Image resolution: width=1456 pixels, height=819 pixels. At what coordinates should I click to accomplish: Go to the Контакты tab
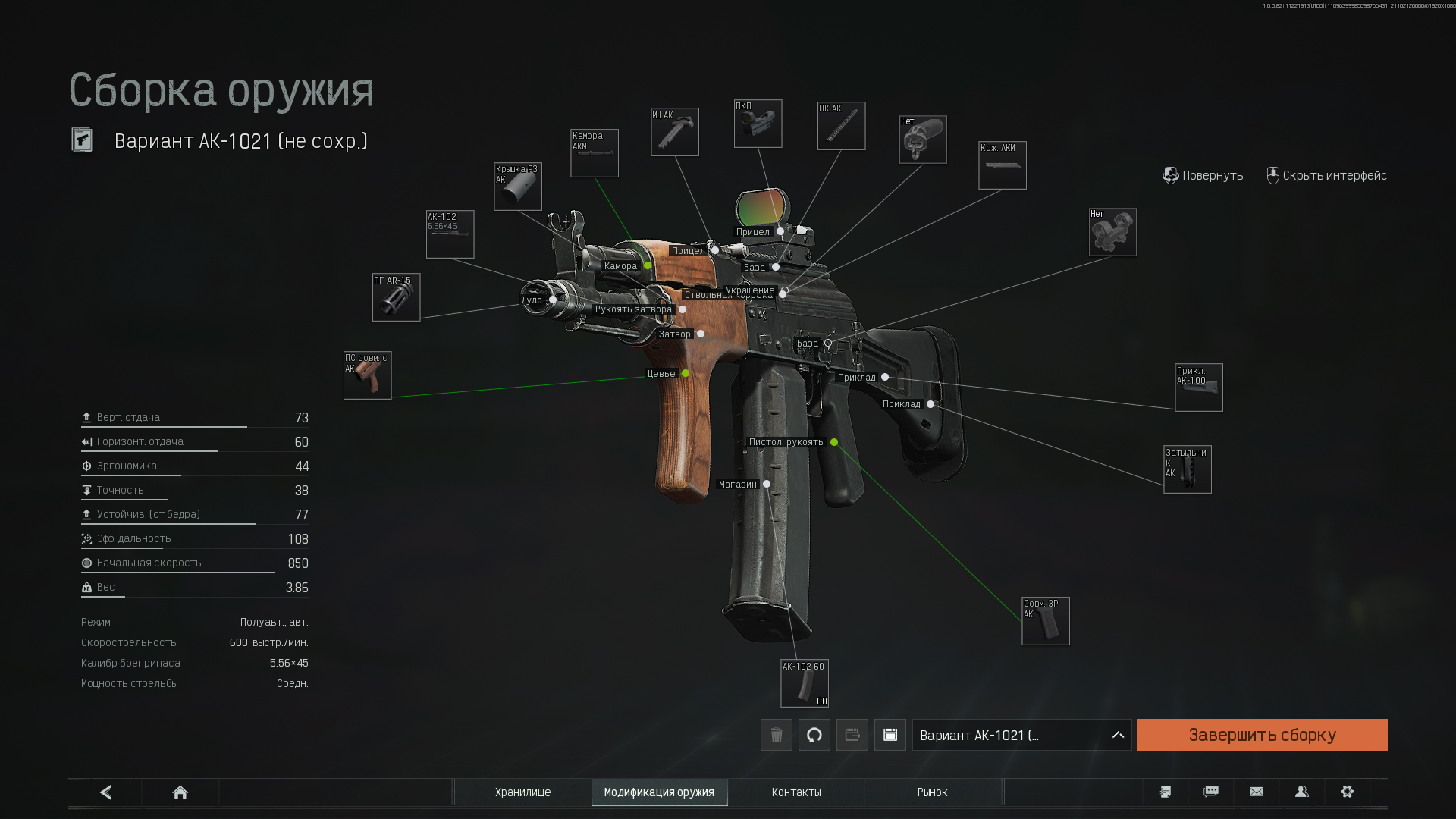[x=796, y=792]
